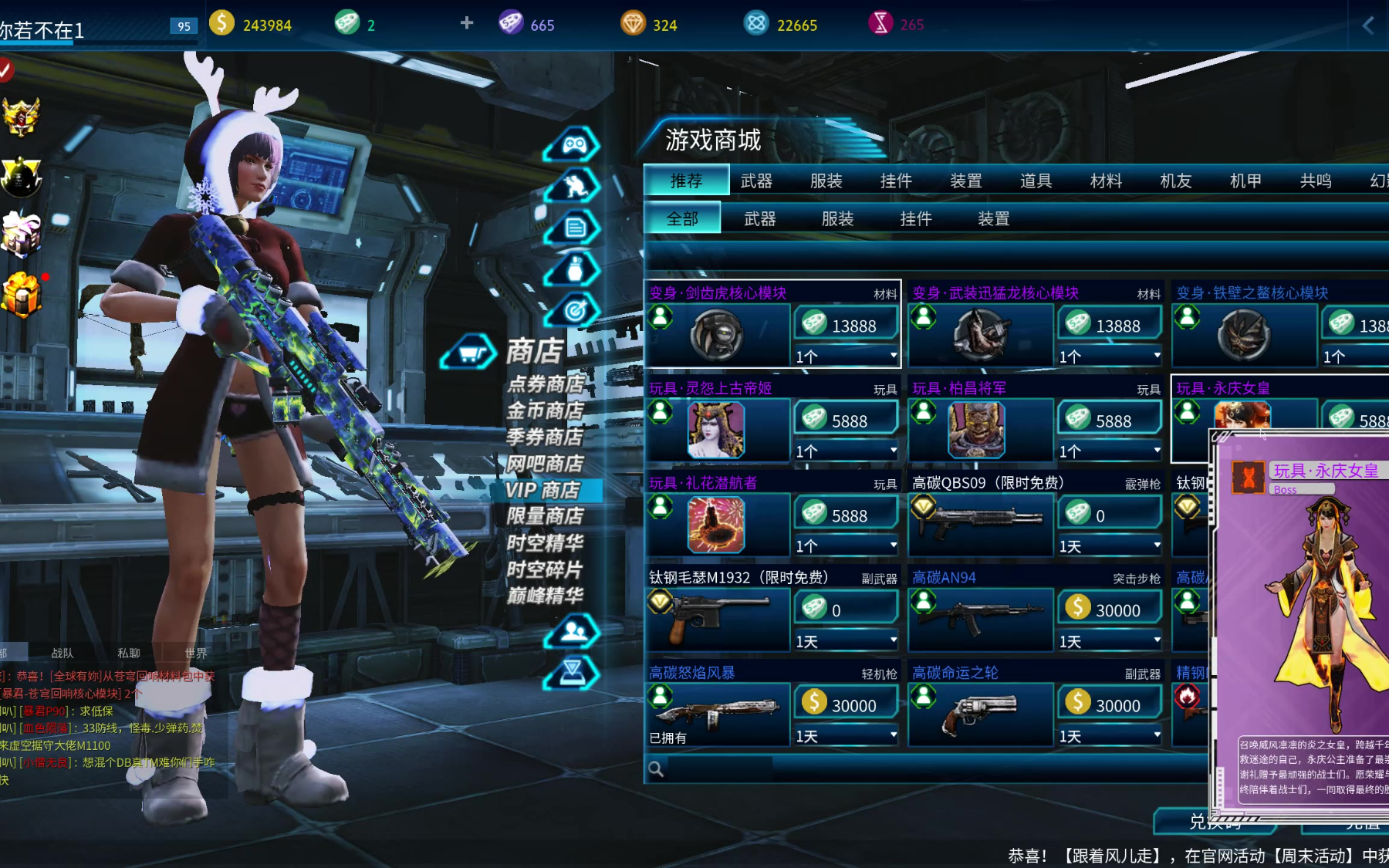Add more tickets with the plus button
Viewport: 1389px width, 868px height.
[x=467, y=23]
